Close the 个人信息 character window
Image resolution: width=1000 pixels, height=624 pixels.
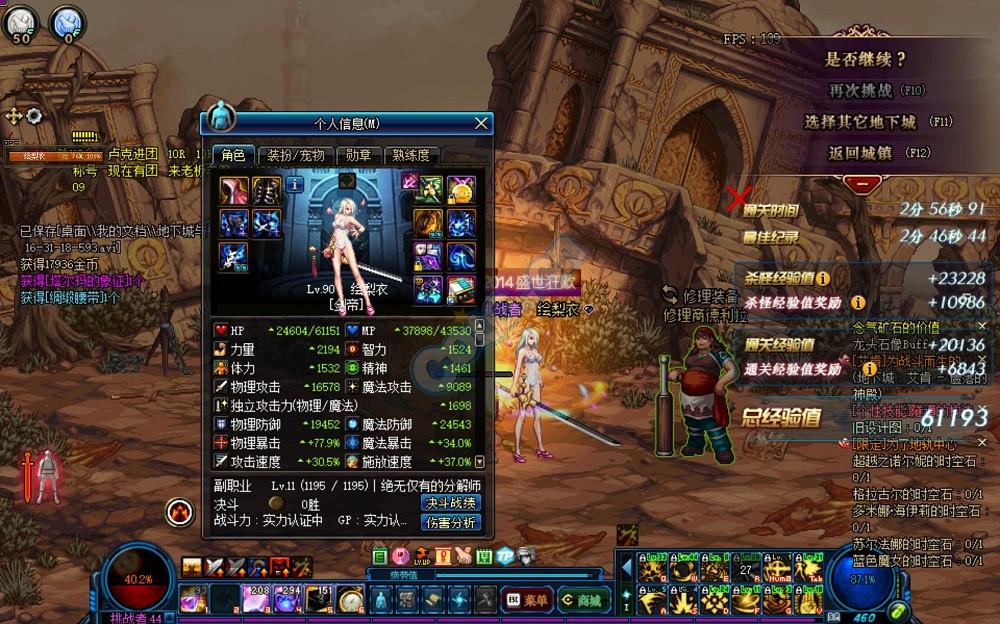[x=481, y=123]
